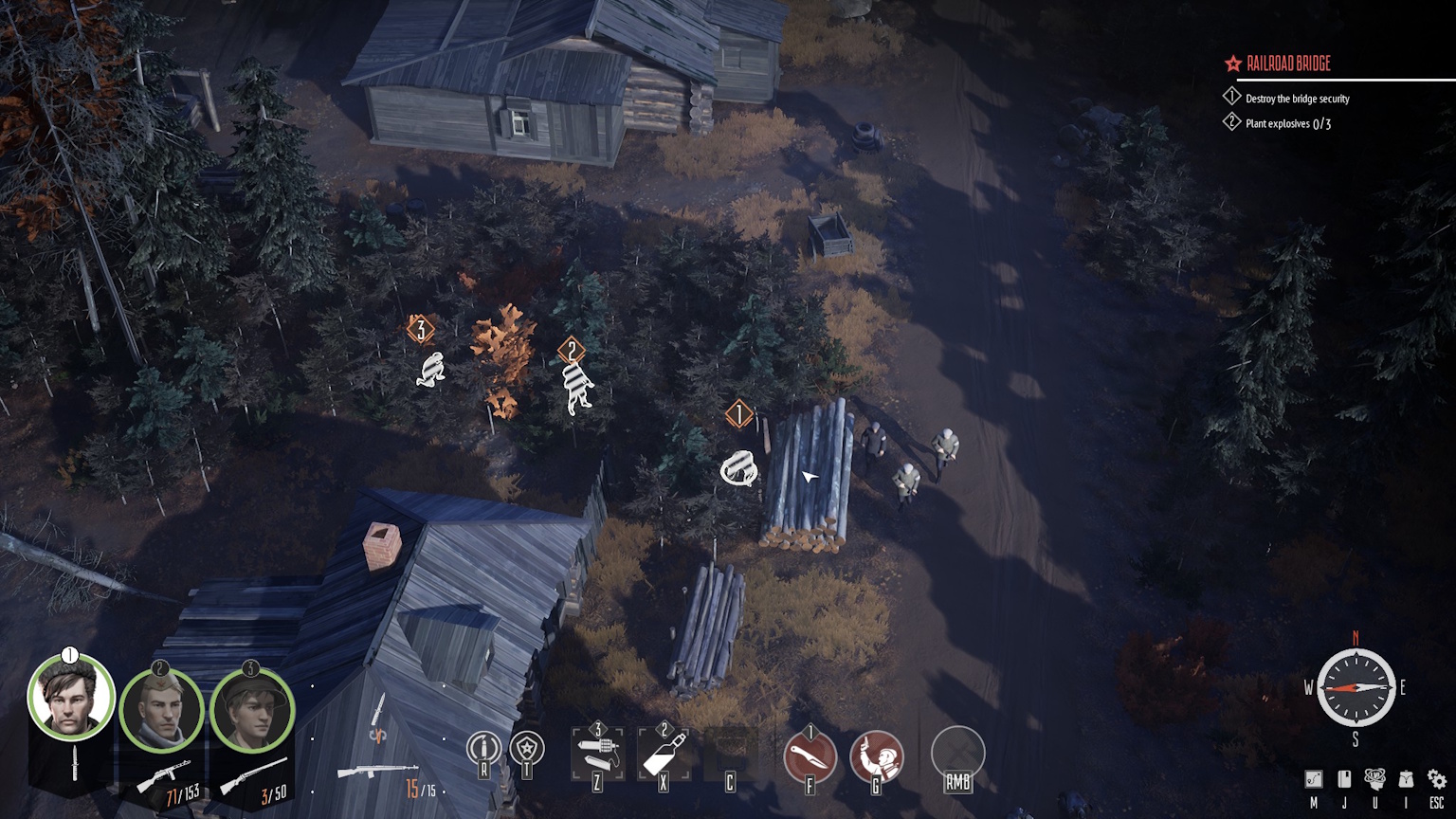This screenshot has height=819, width=1456.
Task: Click the Destroy the bridge security objective
Action: click(1297, 99)
